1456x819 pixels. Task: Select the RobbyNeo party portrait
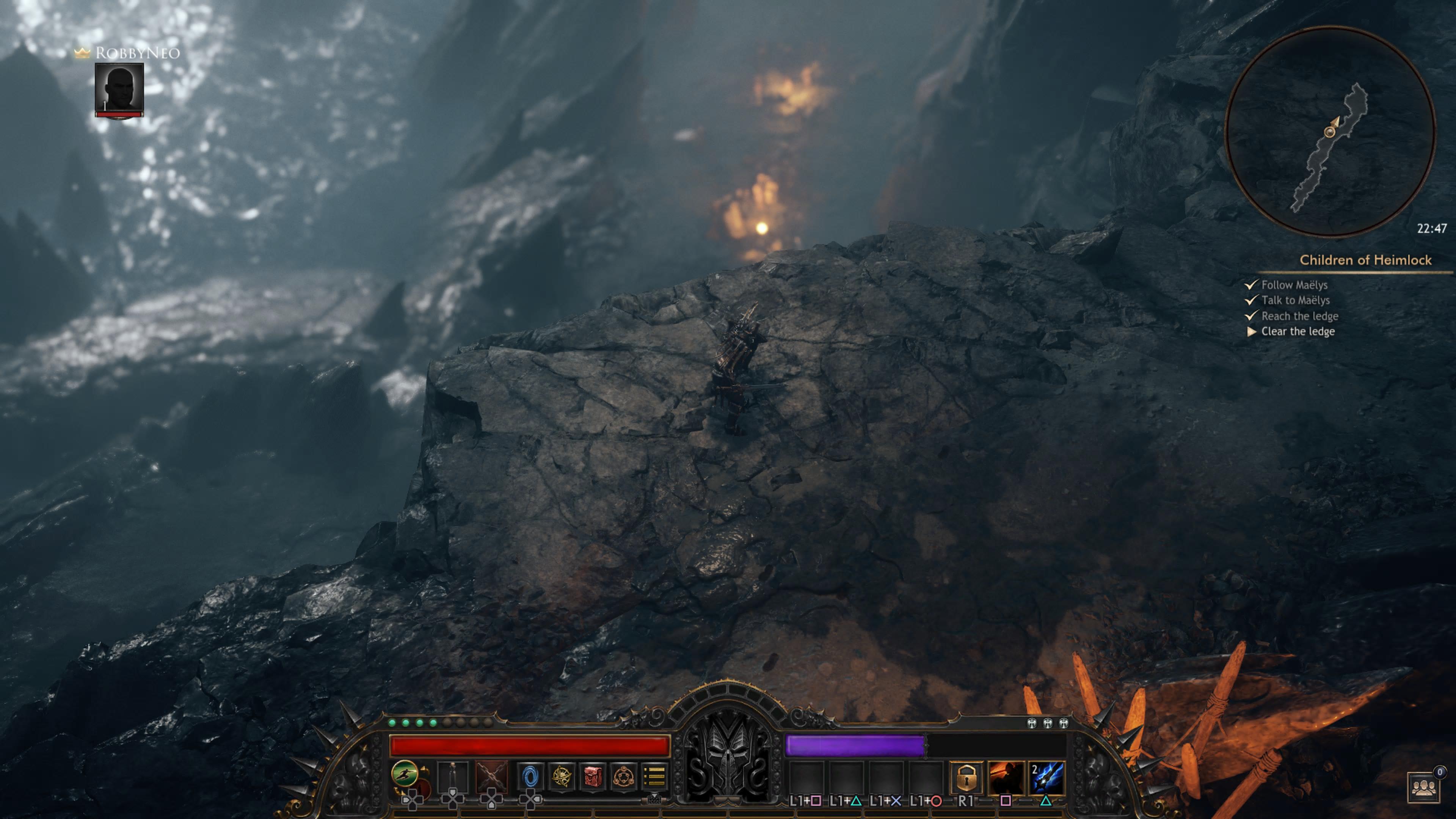119,89
